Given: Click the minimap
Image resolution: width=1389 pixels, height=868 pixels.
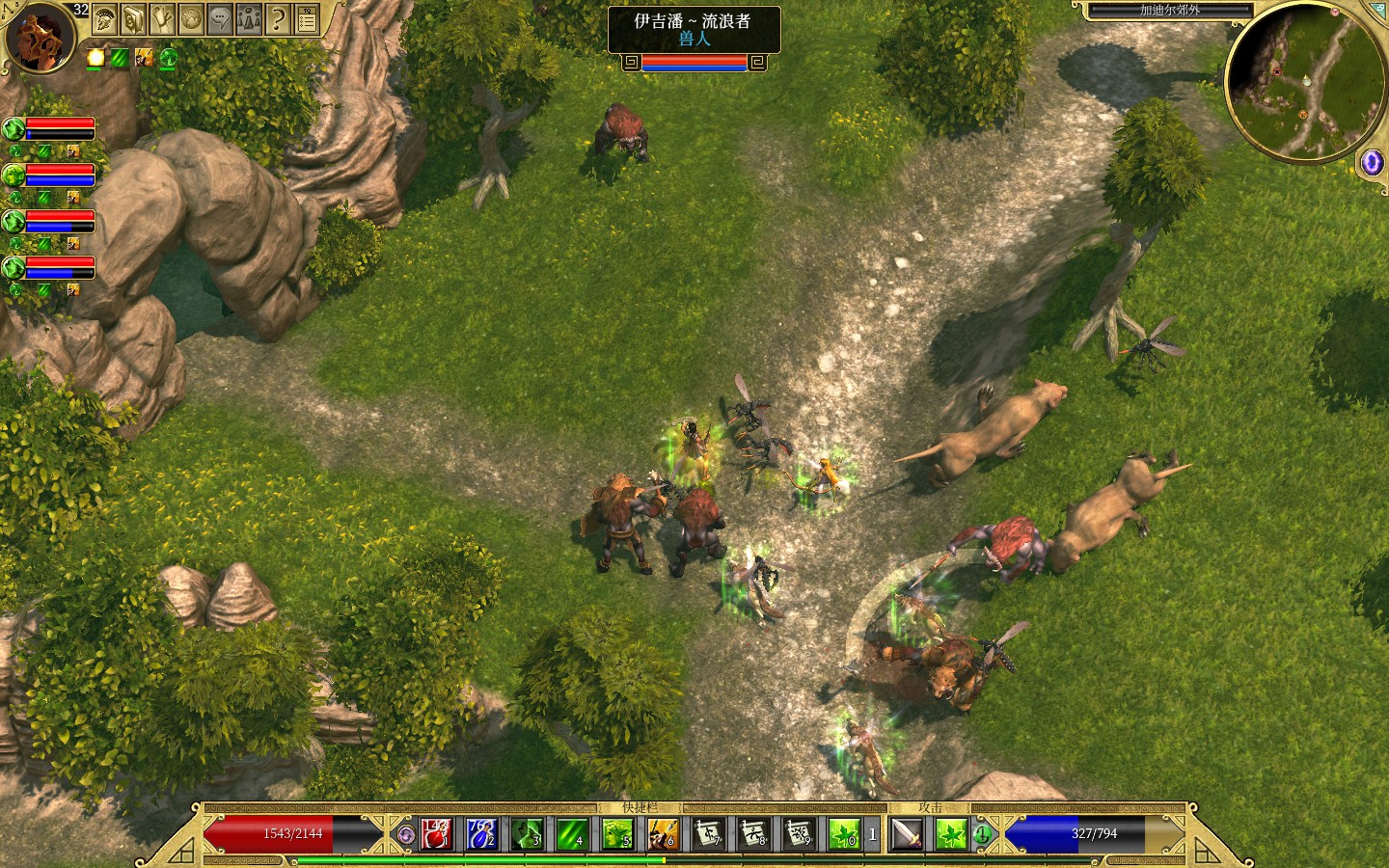Looking at the screenshot, I should (x=1302, y=81).
